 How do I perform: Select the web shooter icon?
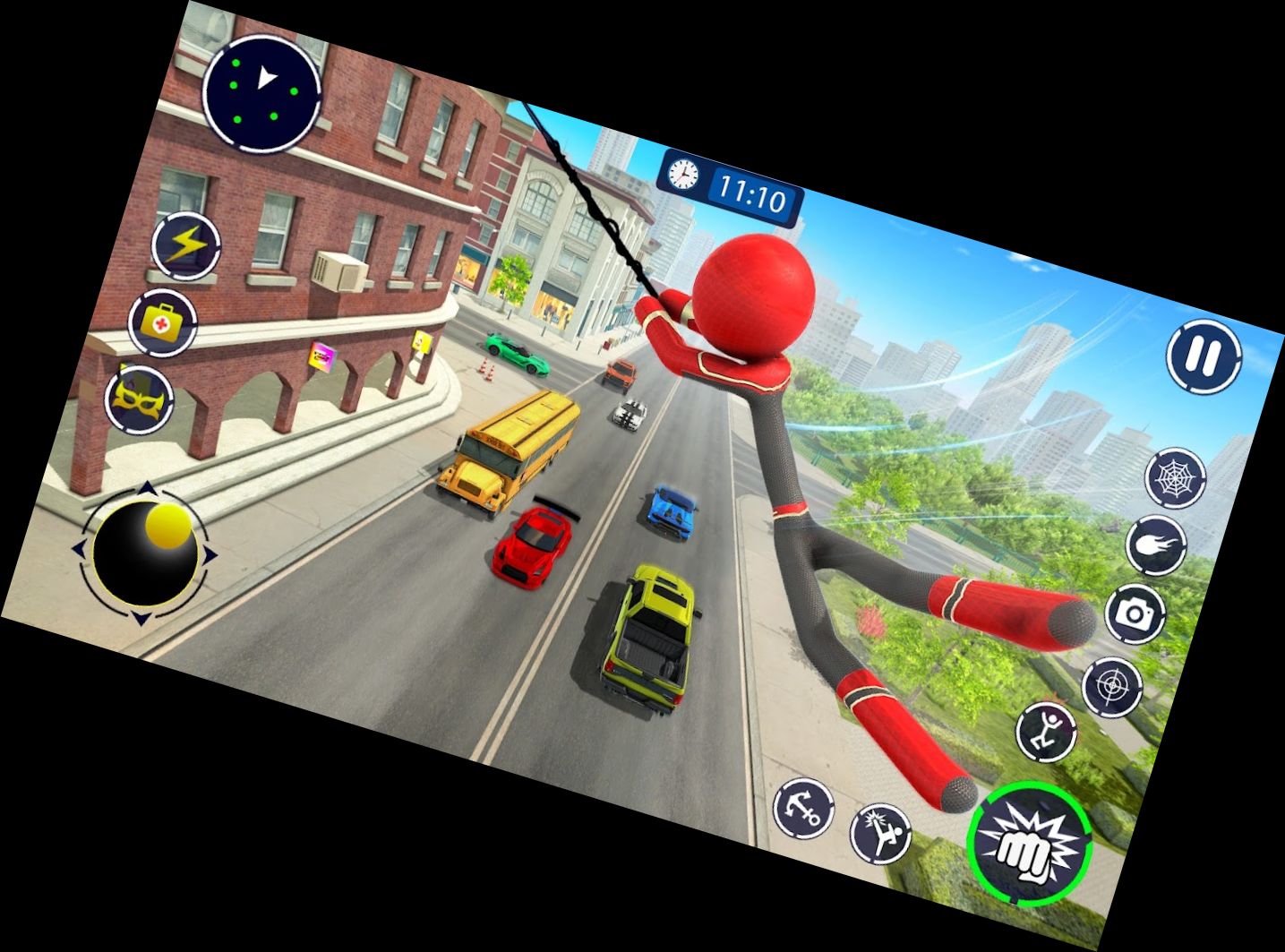click(x=1176, y=477)
